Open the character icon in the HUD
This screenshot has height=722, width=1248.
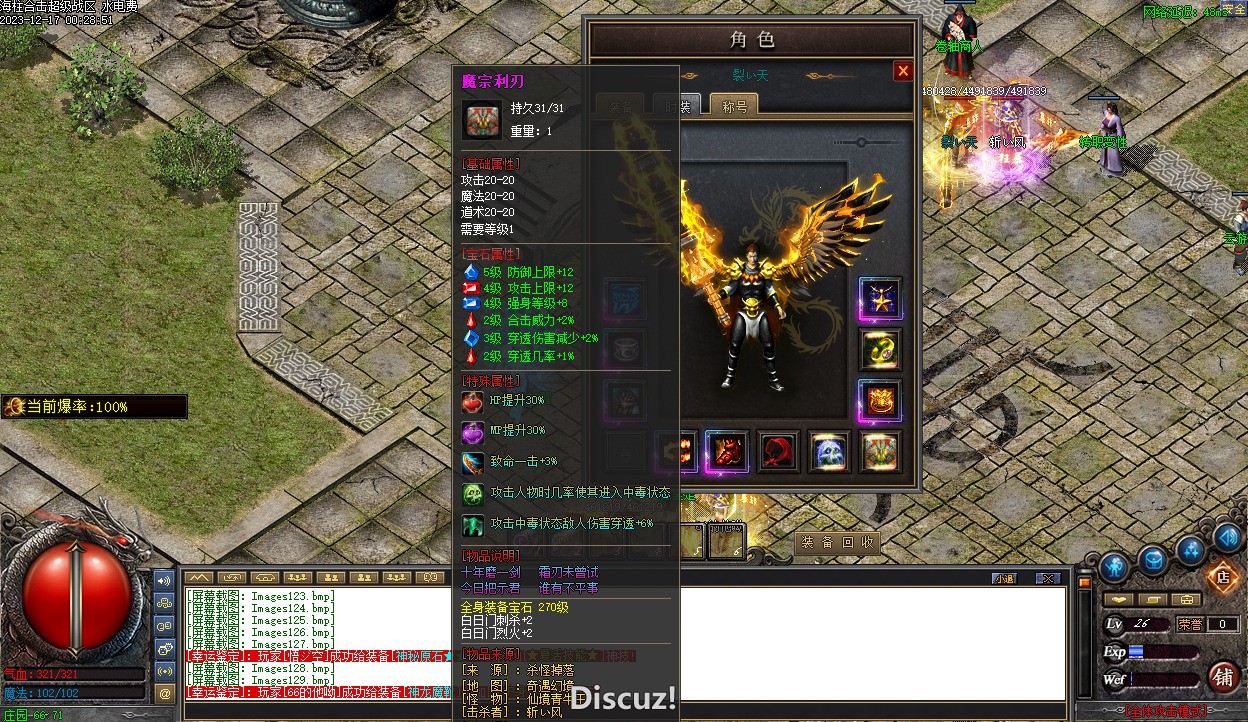click(1114, 566)
